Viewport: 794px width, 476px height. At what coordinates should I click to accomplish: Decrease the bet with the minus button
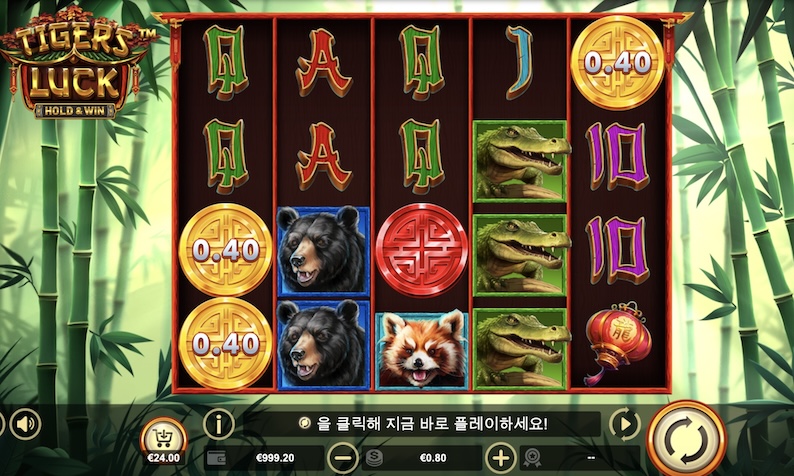point(343,458)
